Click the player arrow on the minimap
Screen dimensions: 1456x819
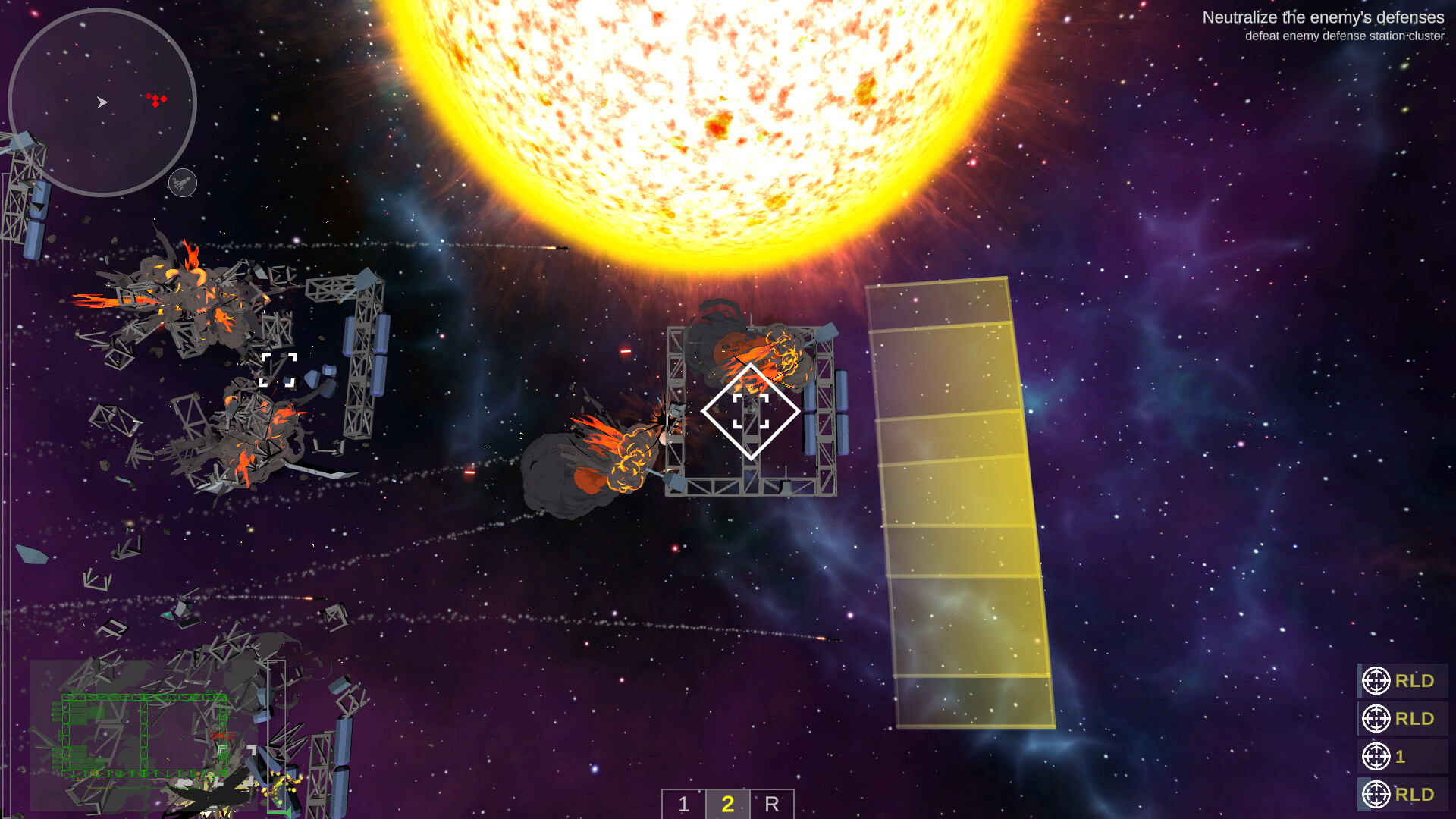pyautogui.click(x=102, y=101)
